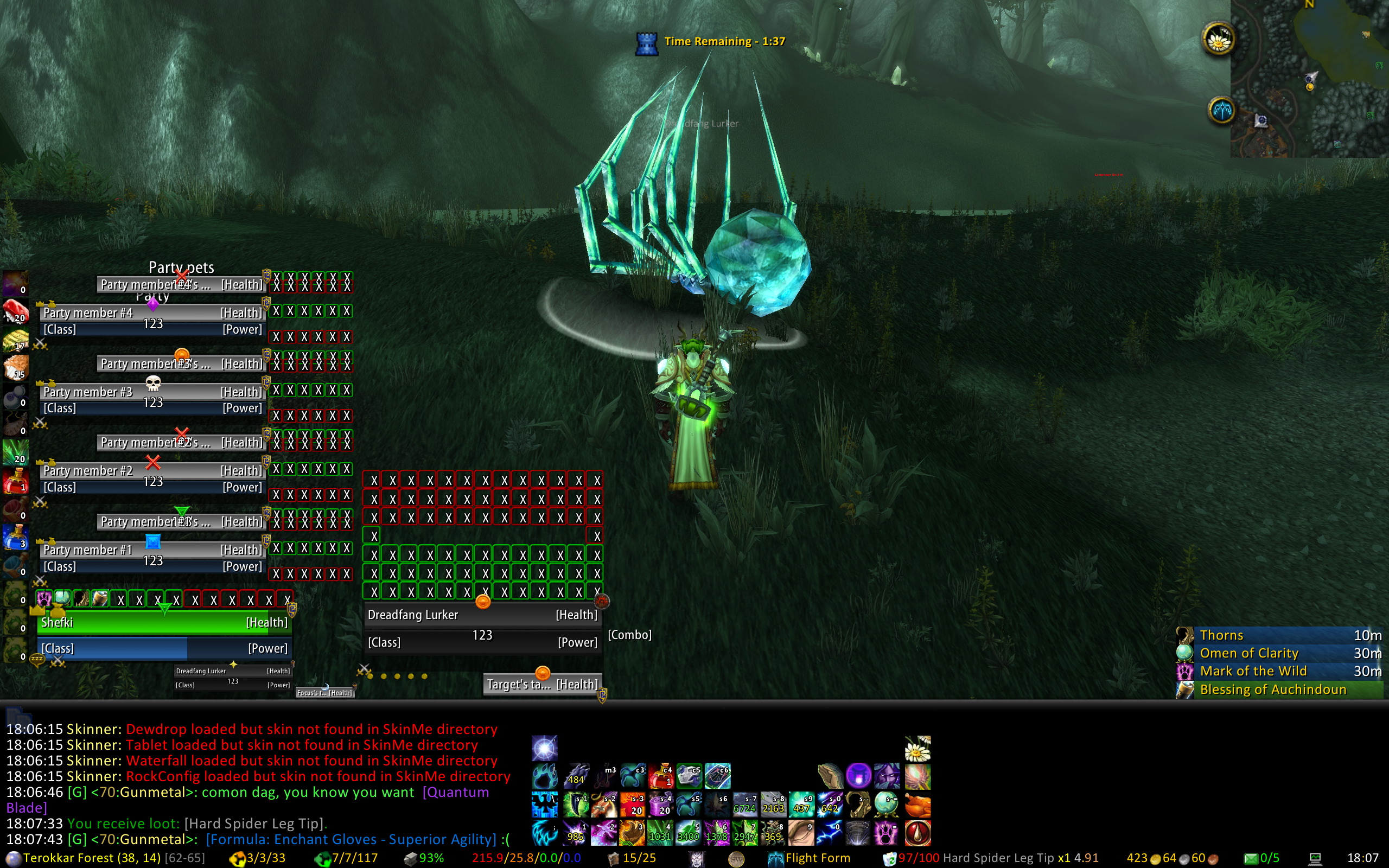Activate the lightning bolt ability on slot 0

[x=830, y=833]
